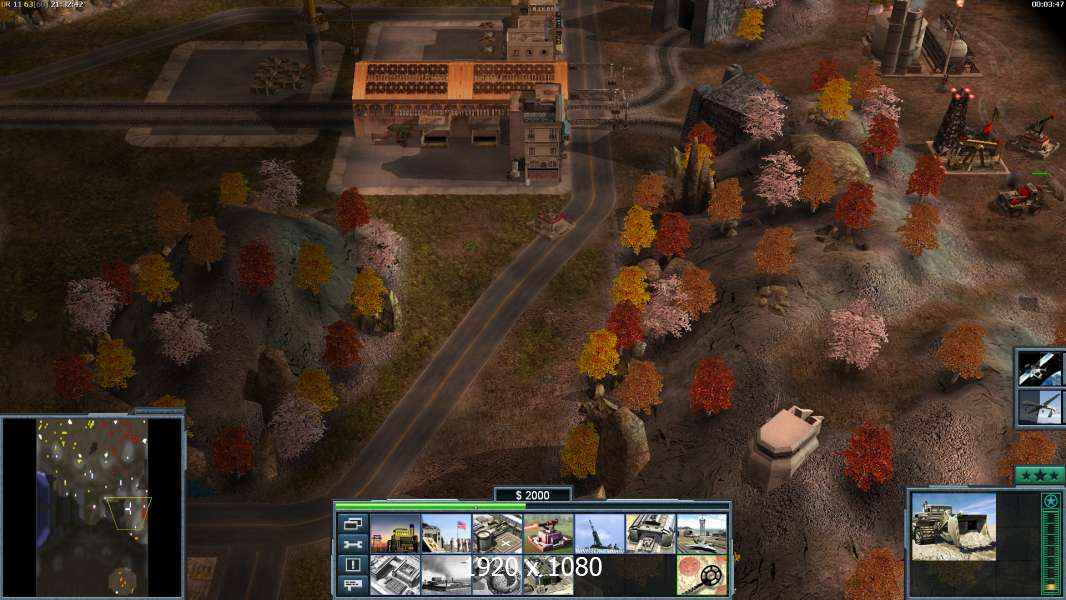Pick the artillery cannon structure icon
1066x600 pixels.
point(599,534)
